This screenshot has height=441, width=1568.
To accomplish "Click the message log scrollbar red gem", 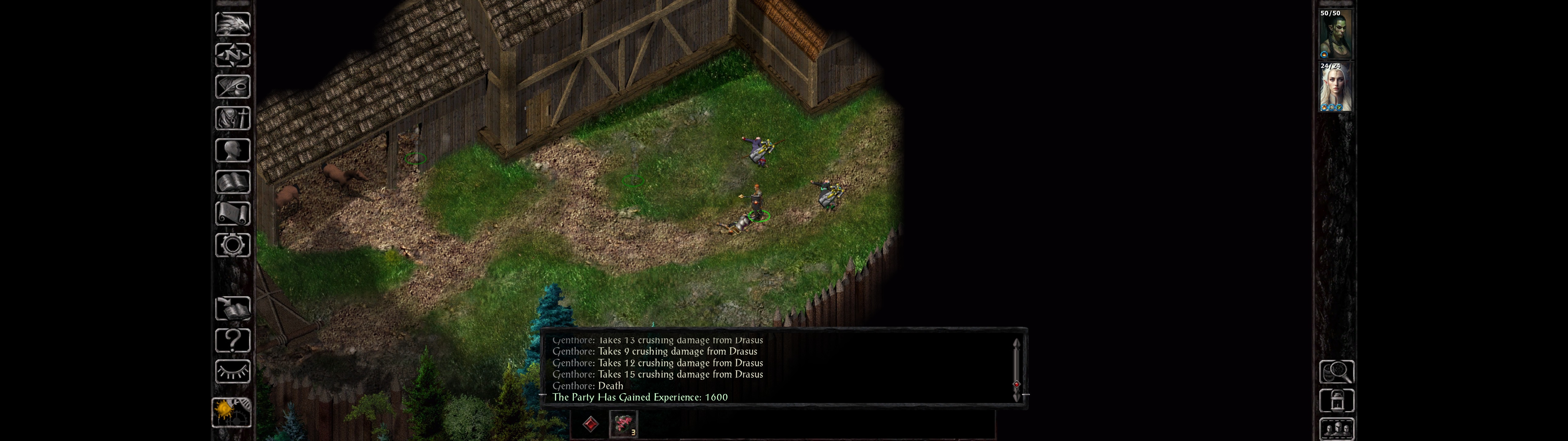I will [x=1016, y=384].
